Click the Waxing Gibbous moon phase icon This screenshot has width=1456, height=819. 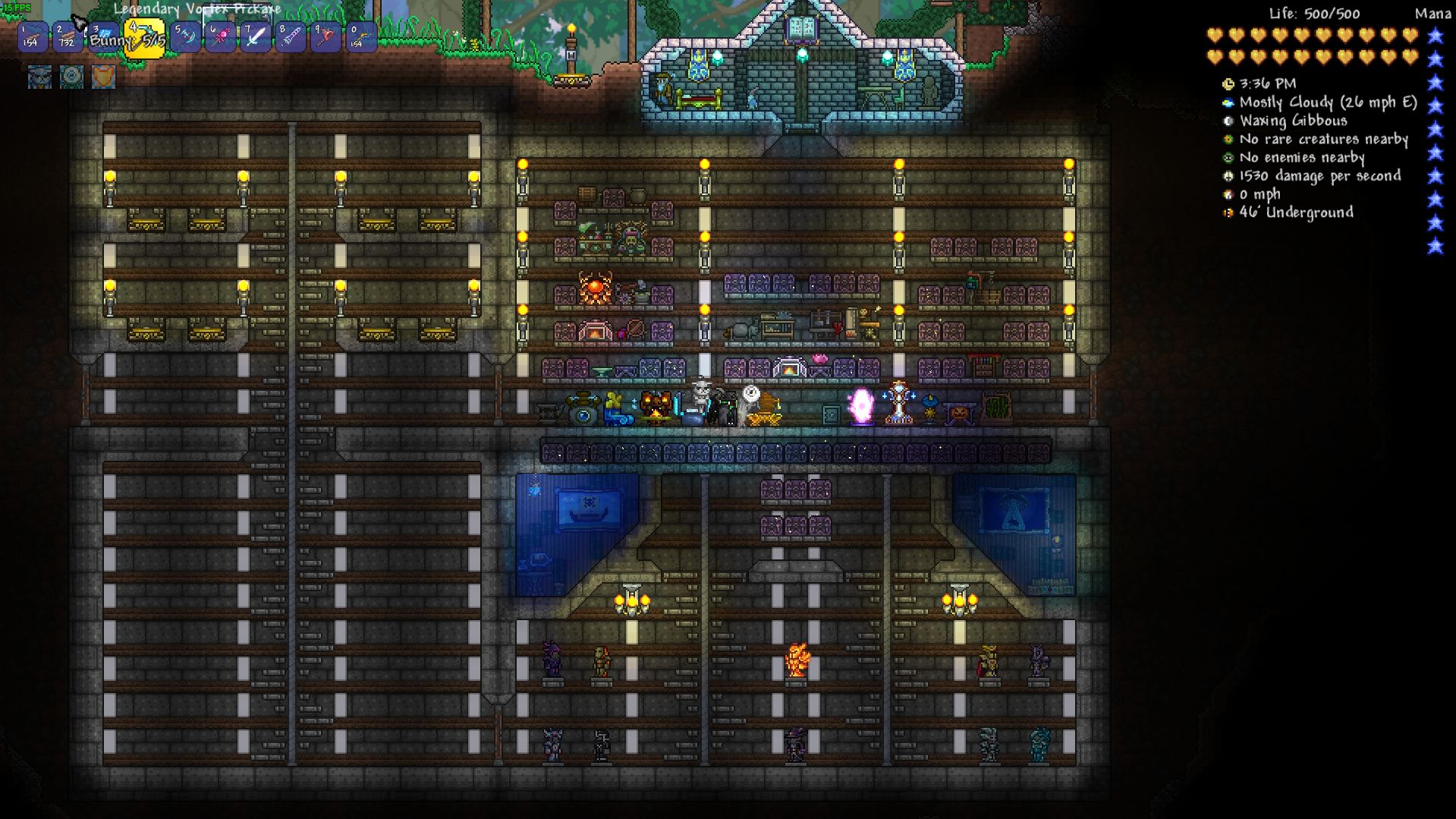click(x=1228, y=121)
